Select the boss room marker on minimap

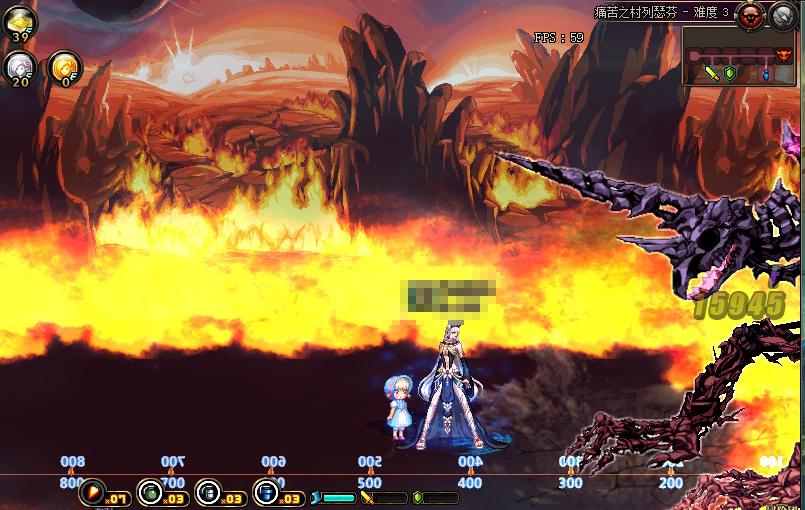click(x=783, y=53)
